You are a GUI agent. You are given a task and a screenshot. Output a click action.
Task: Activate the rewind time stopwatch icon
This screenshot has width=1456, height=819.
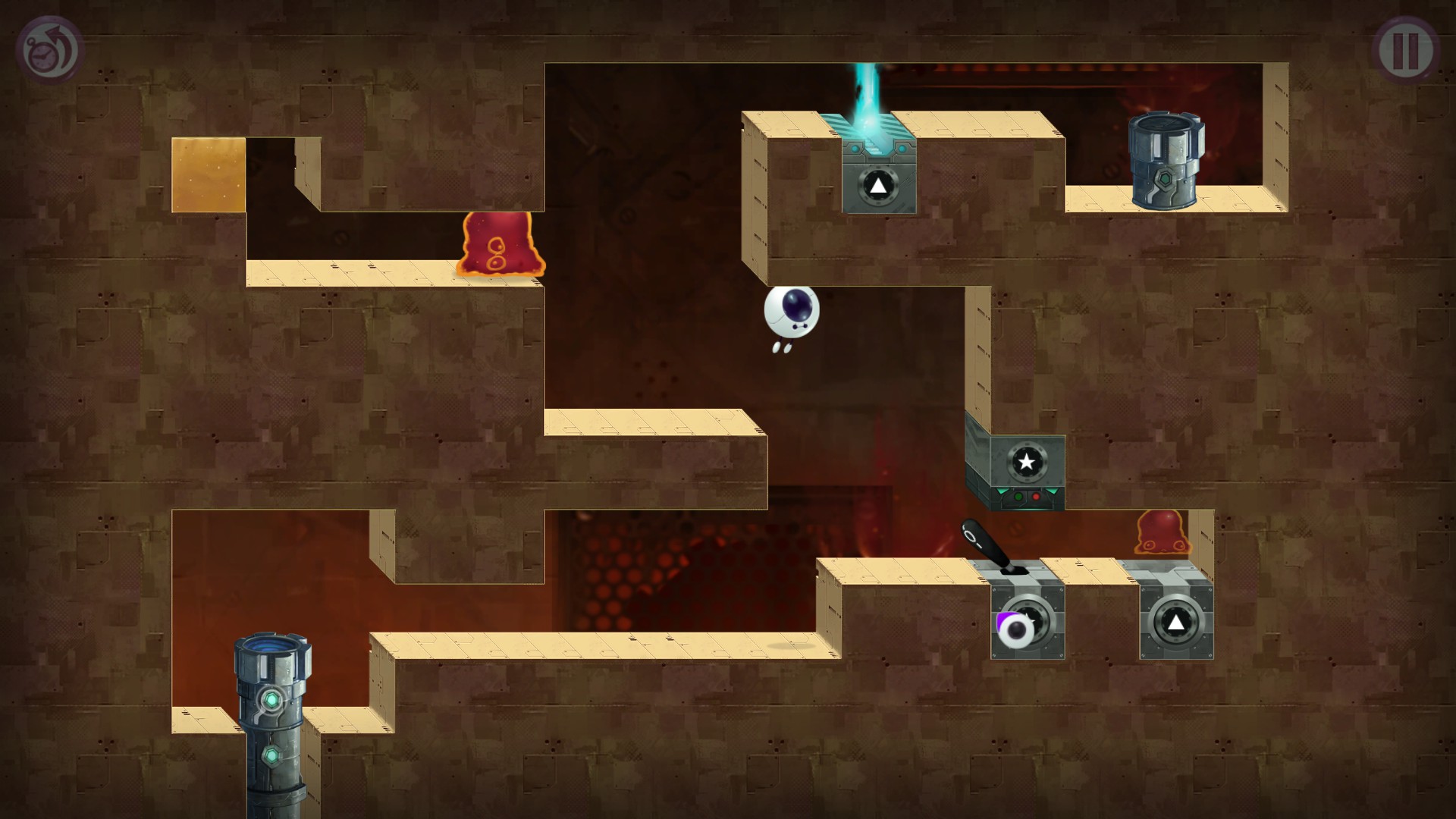(x=50, y=51)
